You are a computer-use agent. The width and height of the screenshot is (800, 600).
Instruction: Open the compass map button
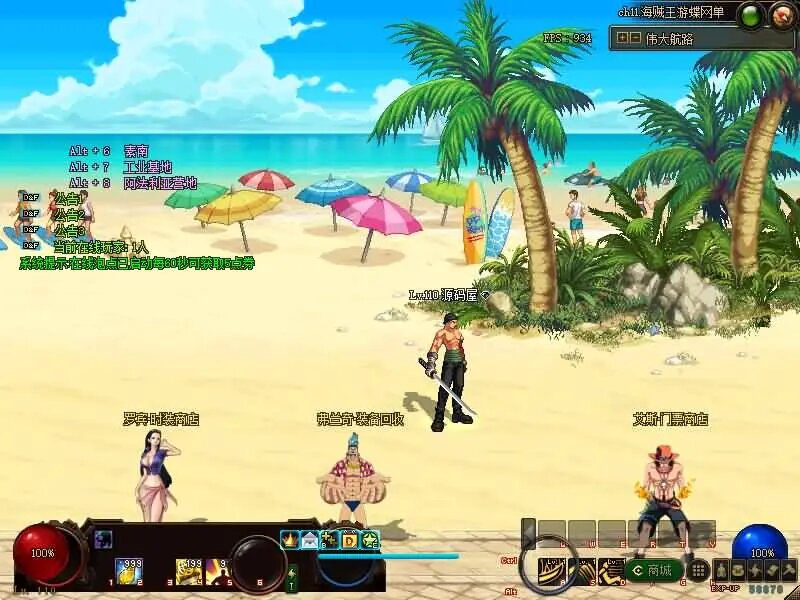781,15
